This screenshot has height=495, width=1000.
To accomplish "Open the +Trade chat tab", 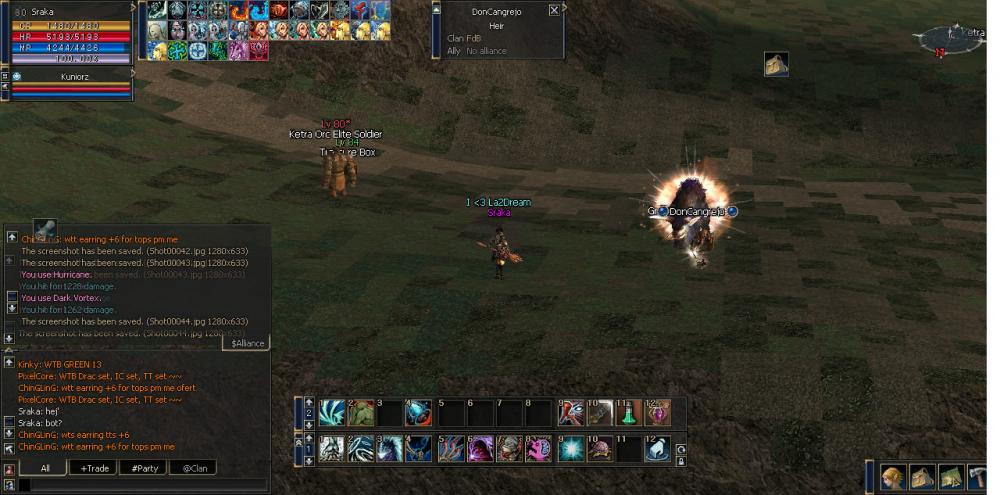I will pyautogui.click(x=96, y=468).
